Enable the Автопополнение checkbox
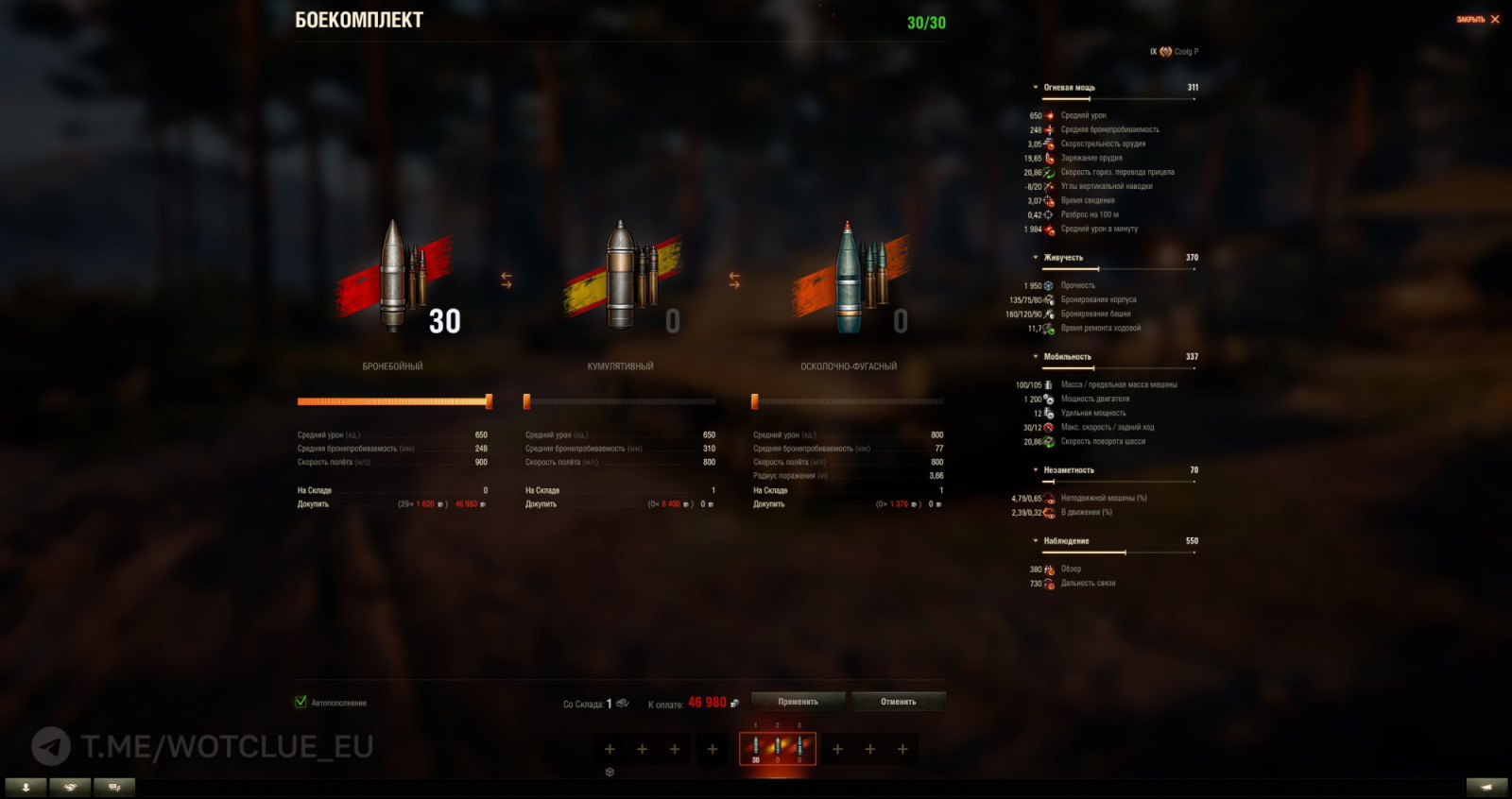 coord(301,703)
